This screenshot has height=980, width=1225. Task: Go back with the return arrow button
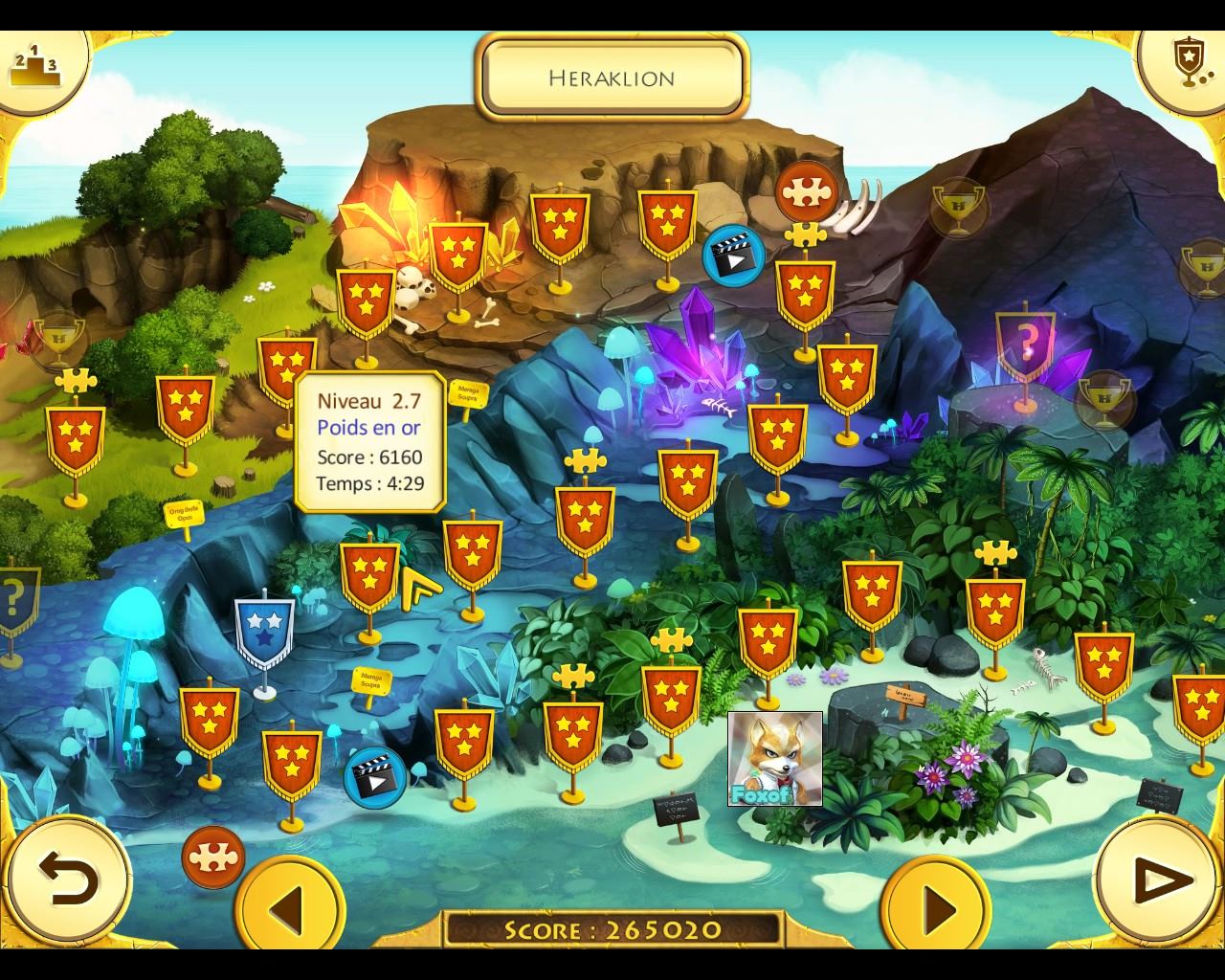pyautogui.click(x=69, y=878)
